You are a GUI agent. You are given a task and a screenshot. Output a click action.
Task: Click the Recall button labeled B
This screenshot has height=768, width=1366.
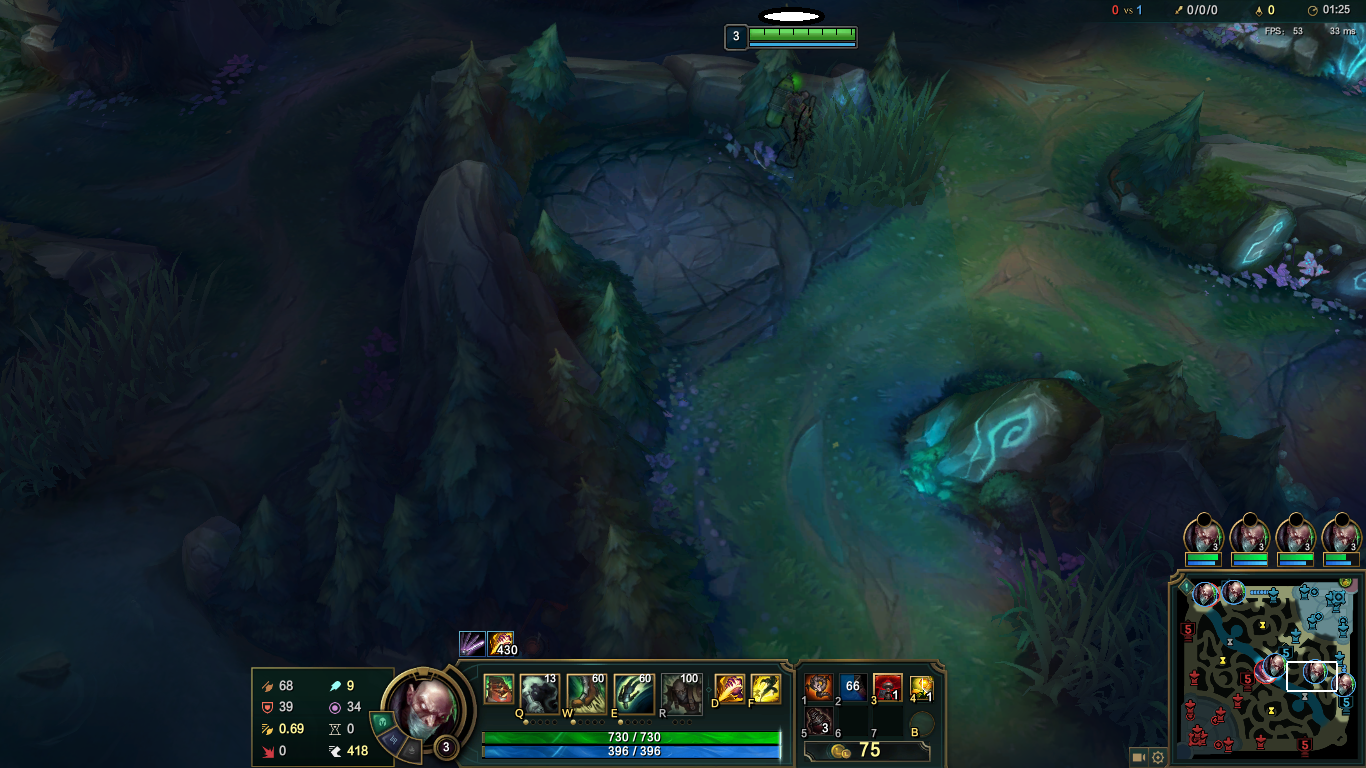[x=921, y=723]
